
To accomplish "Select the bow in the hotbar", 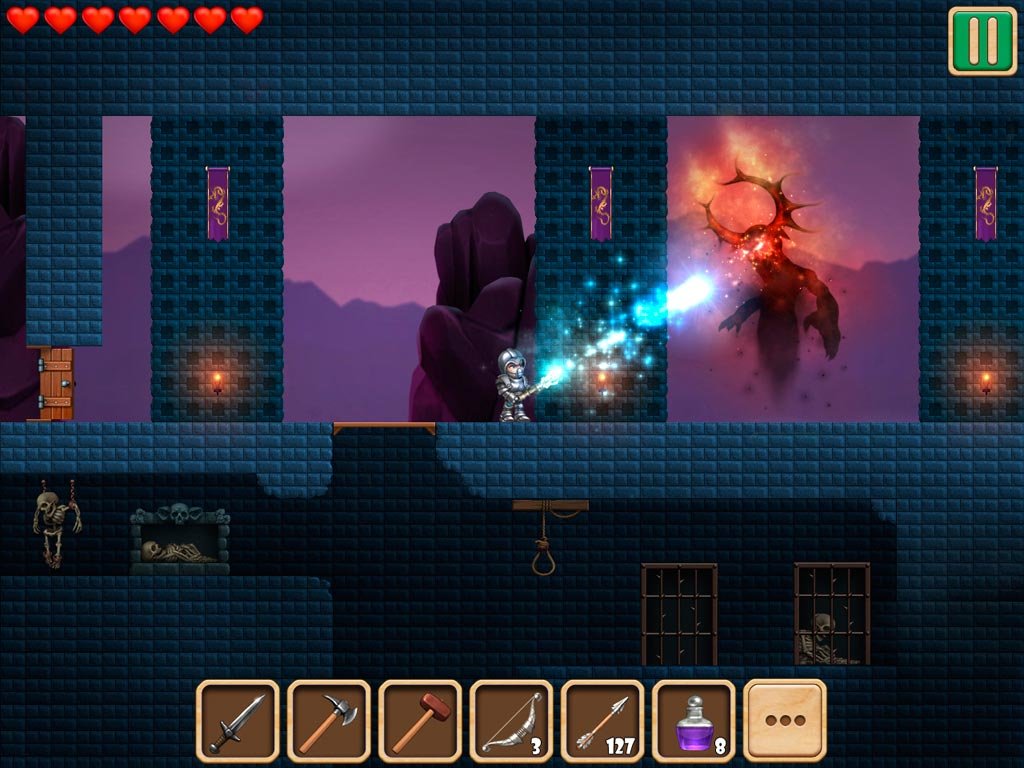I will point(511,721).
